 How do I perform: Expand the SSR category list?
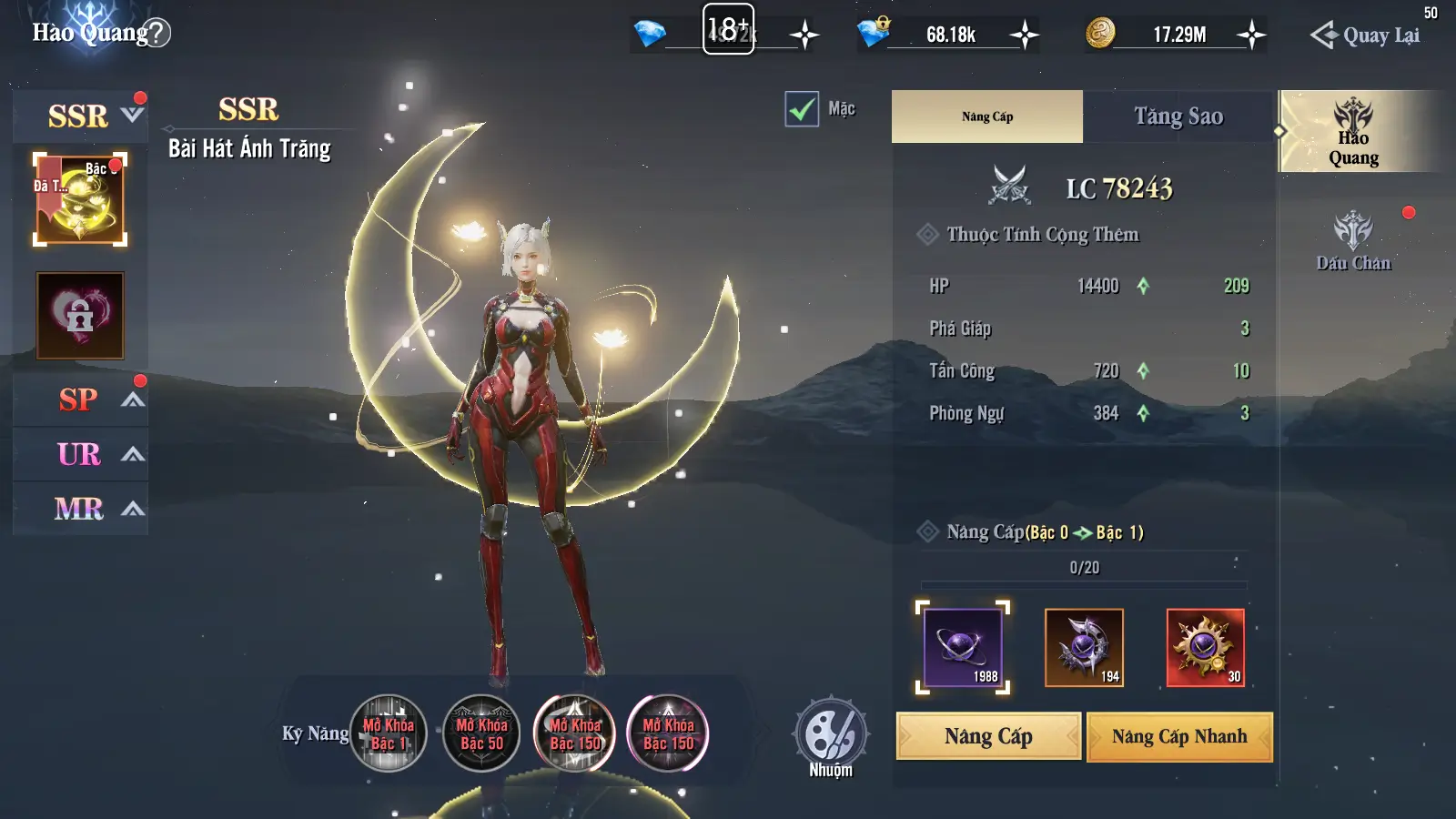(x=133, y=116)
